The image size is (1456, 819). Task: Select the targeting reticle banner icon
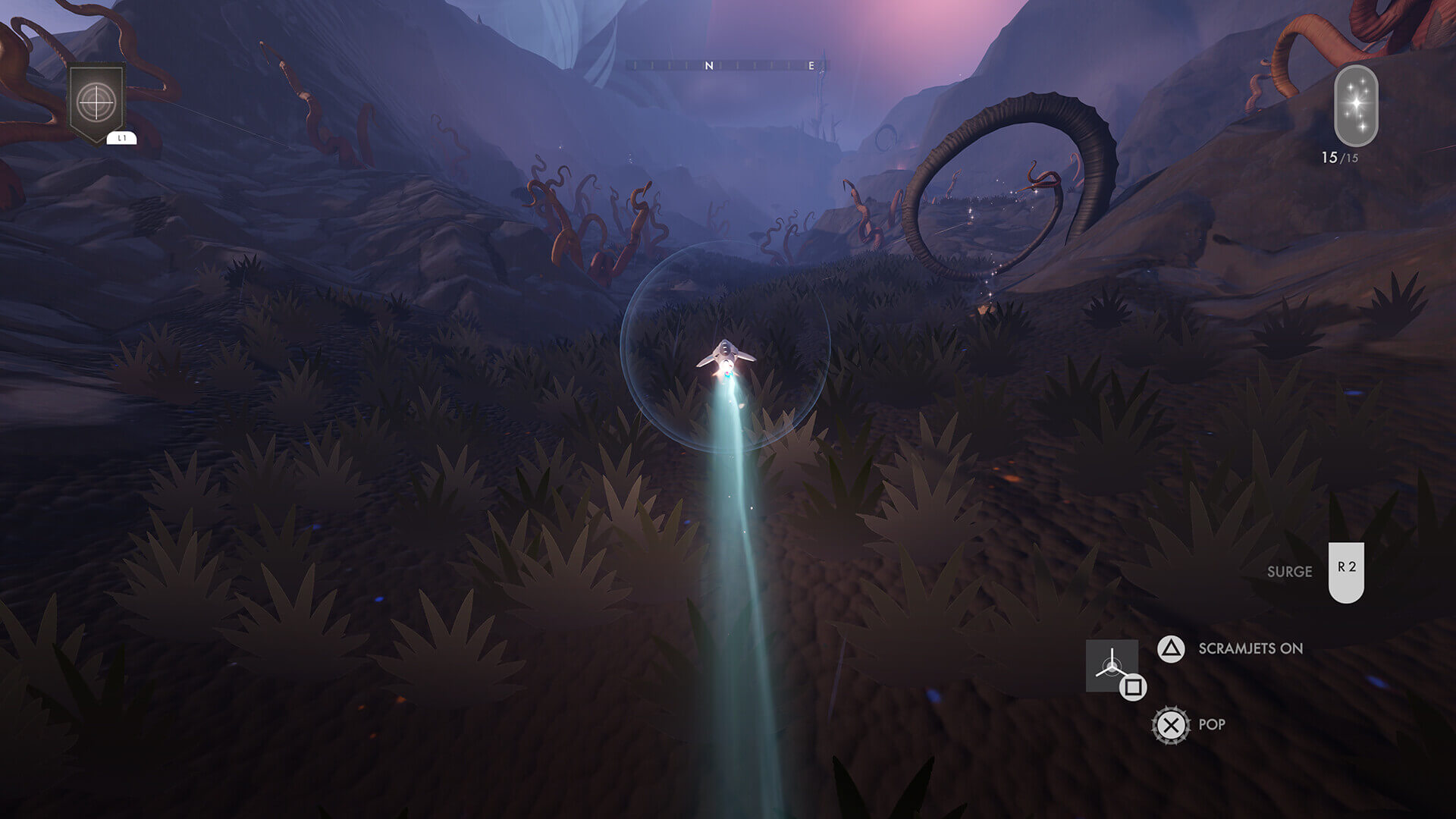(96, 102)
